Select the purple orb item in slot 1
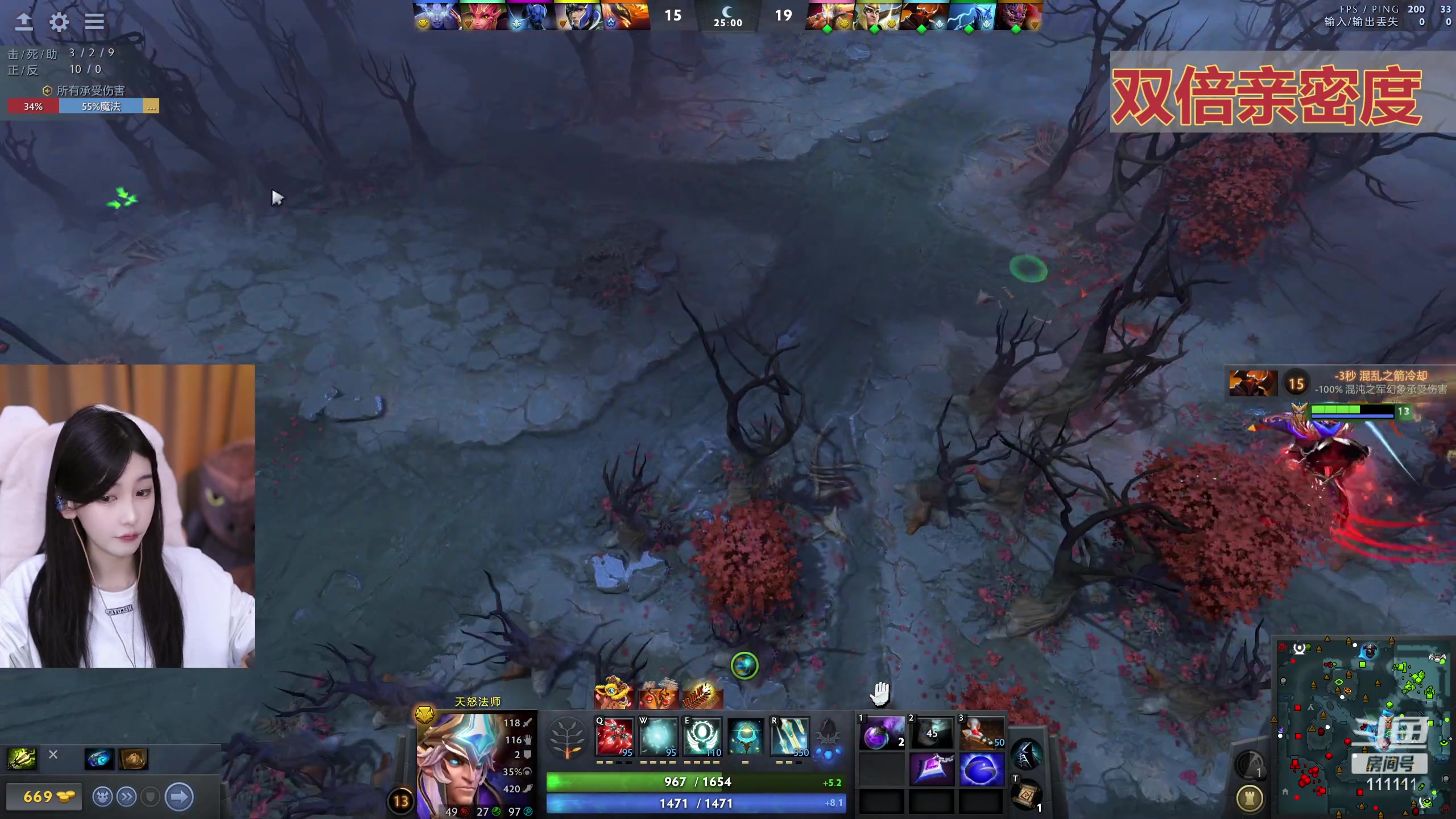Viewport: 1456px width, 819px height. (881, 734)
